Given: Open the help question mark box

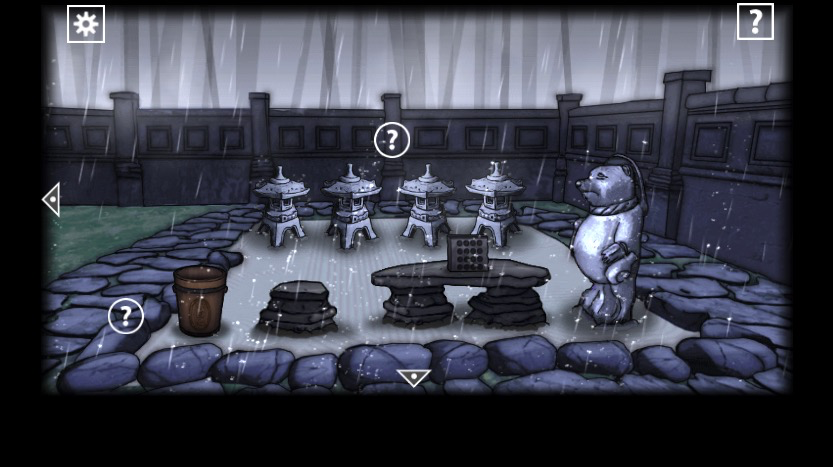Looking at the screenshot, I should click(x=755, y=21).
